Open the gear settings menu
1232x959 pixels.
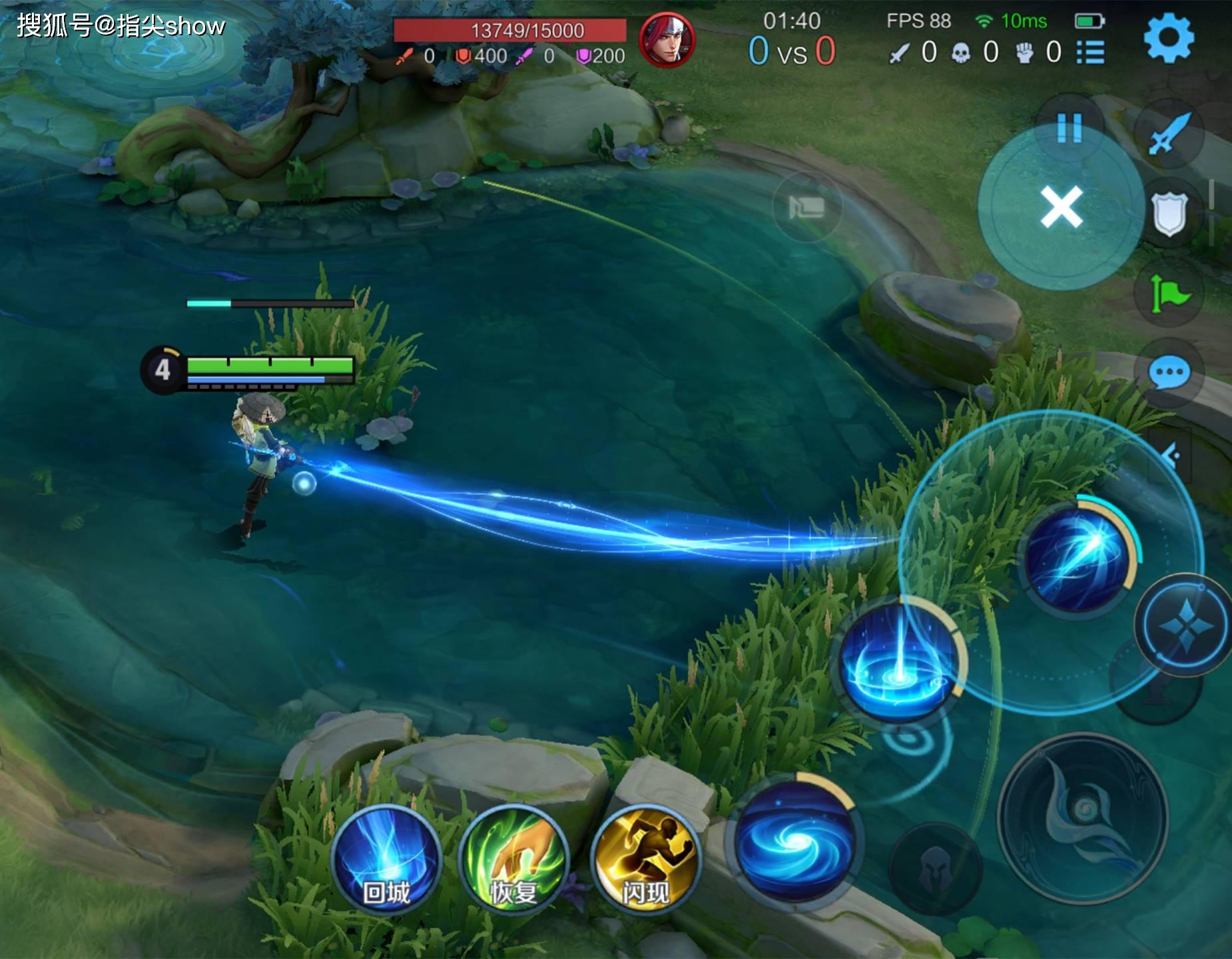click(1169, 37)
